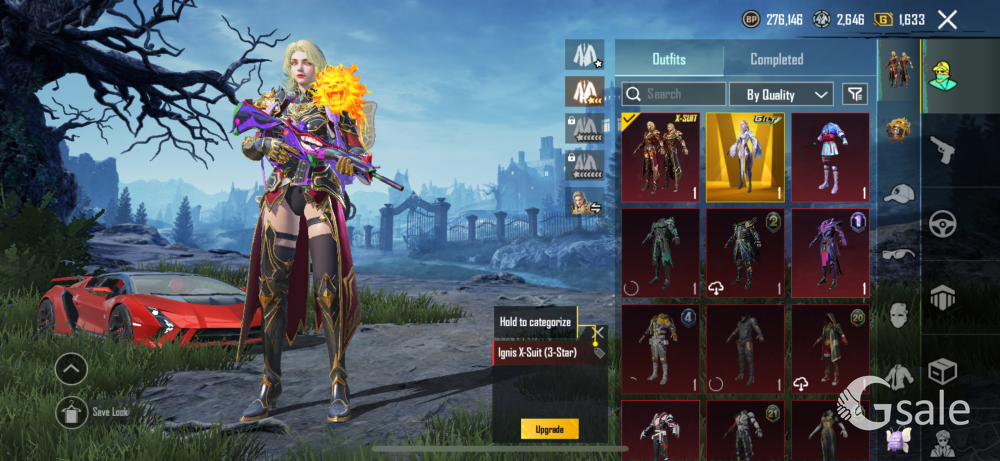1000x461 pixels.
Task: Select the Ignis X-Suit outfit tile
Action: tap(660, 157)
